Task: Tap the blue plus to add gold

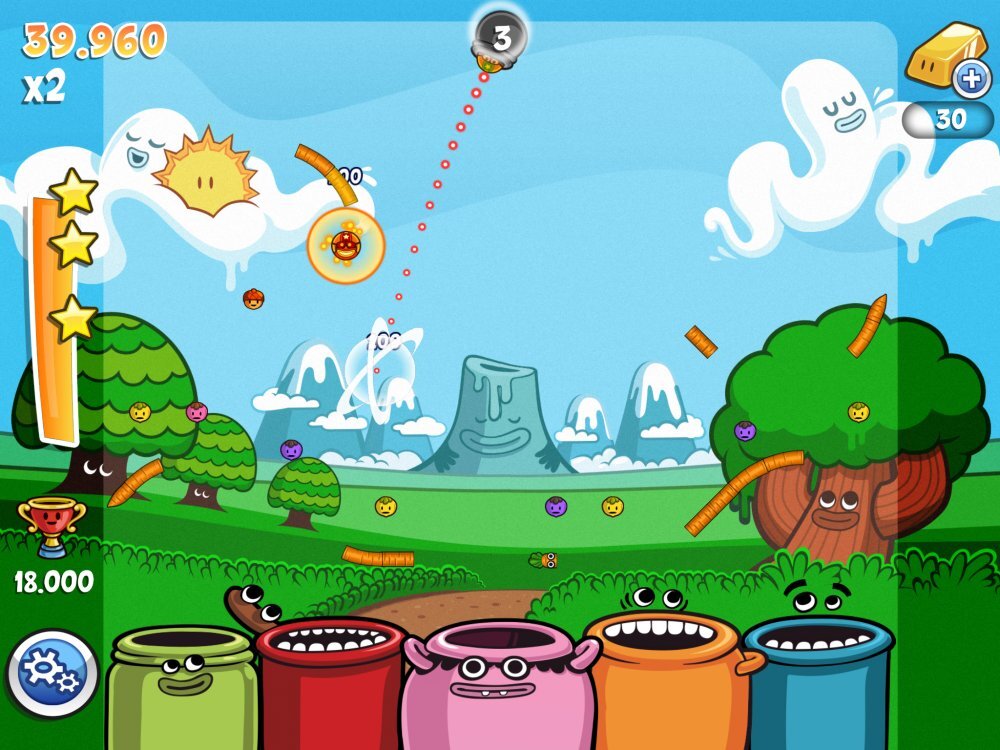Action: (x=970, y=78)
